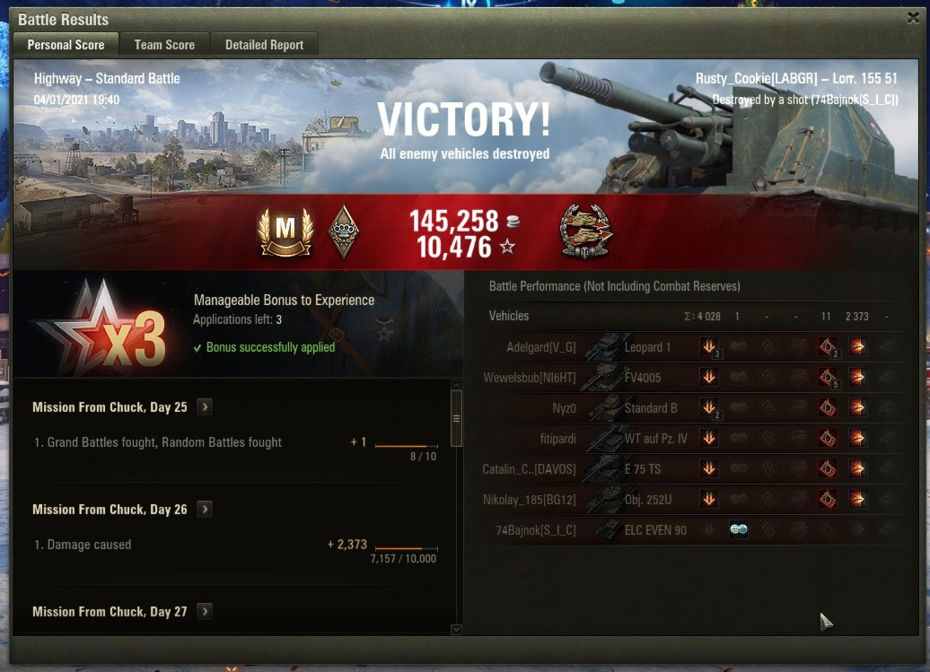Open Mission From Chuck, Day 26 arrow

pyautogui.click(x=204, y=509)
